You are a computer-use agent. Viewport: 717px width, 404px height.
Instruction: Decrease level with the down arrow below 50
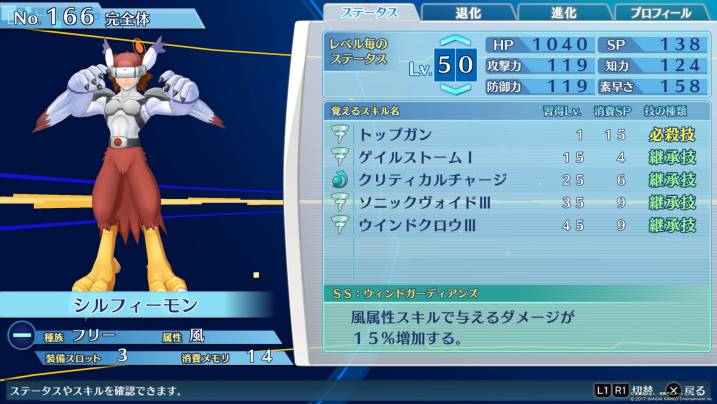tap(454, 89)
